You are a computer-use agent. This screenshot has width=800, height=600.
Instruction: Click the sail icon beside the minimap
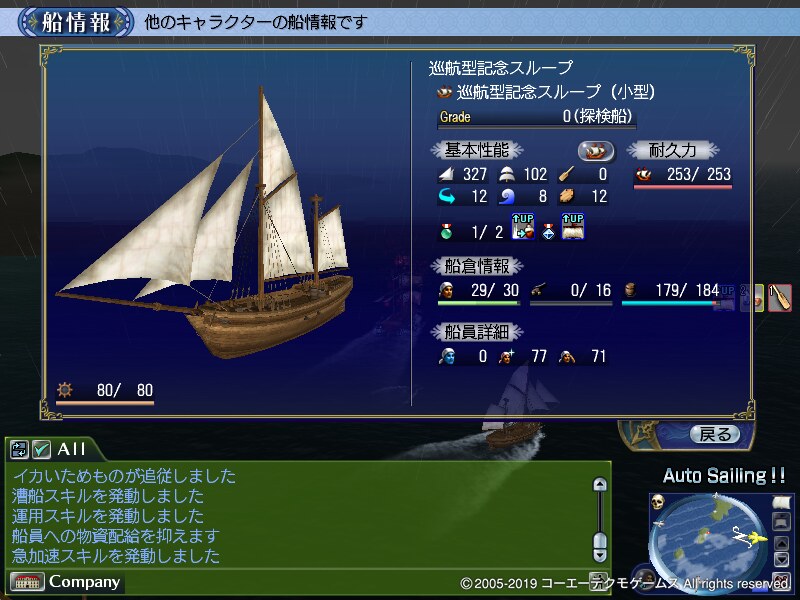pos(781,500)
